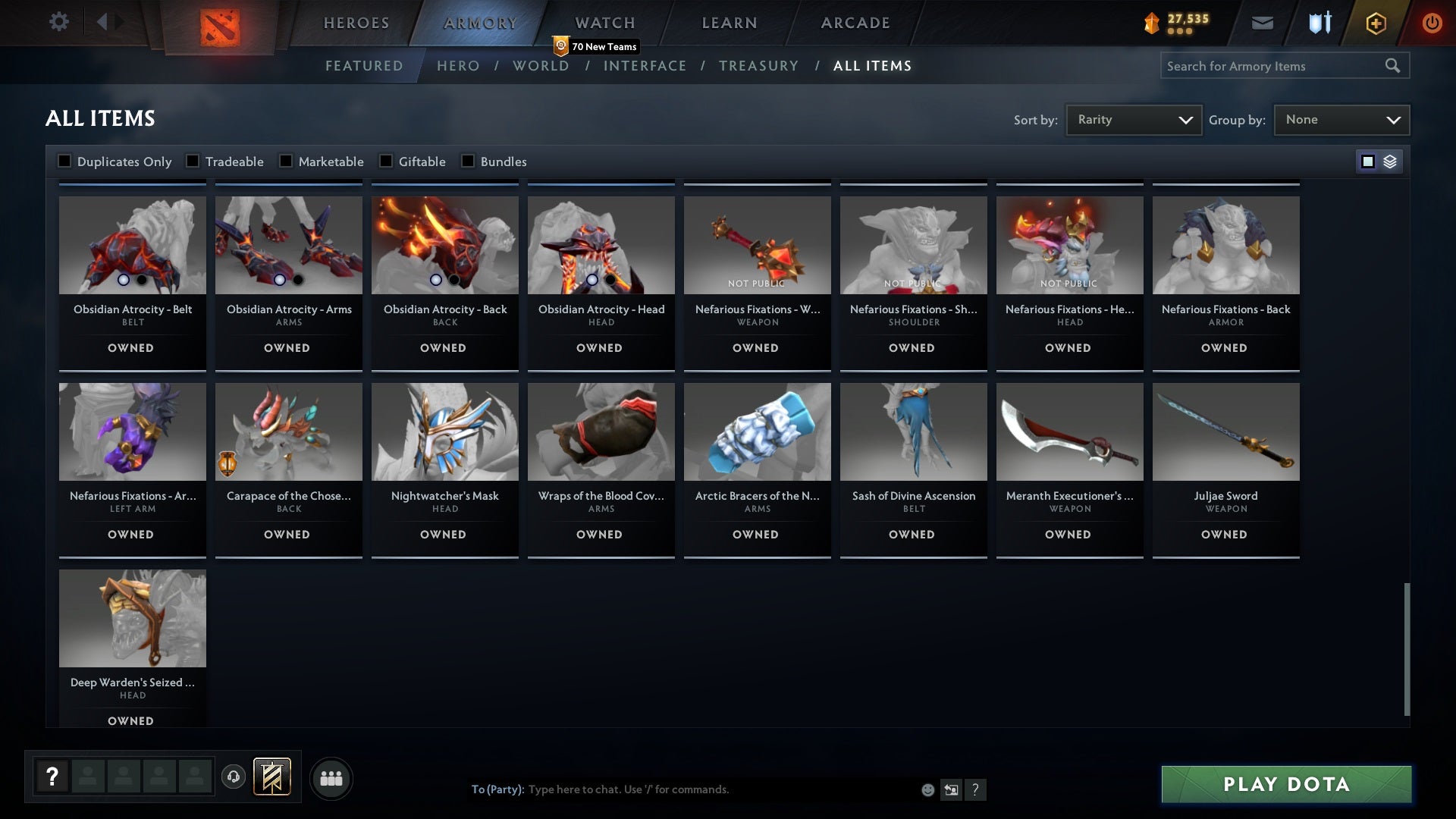Open the emoticon picker in chat bar
This screenshot has height=819, width=1456.
tap(927, 789)
